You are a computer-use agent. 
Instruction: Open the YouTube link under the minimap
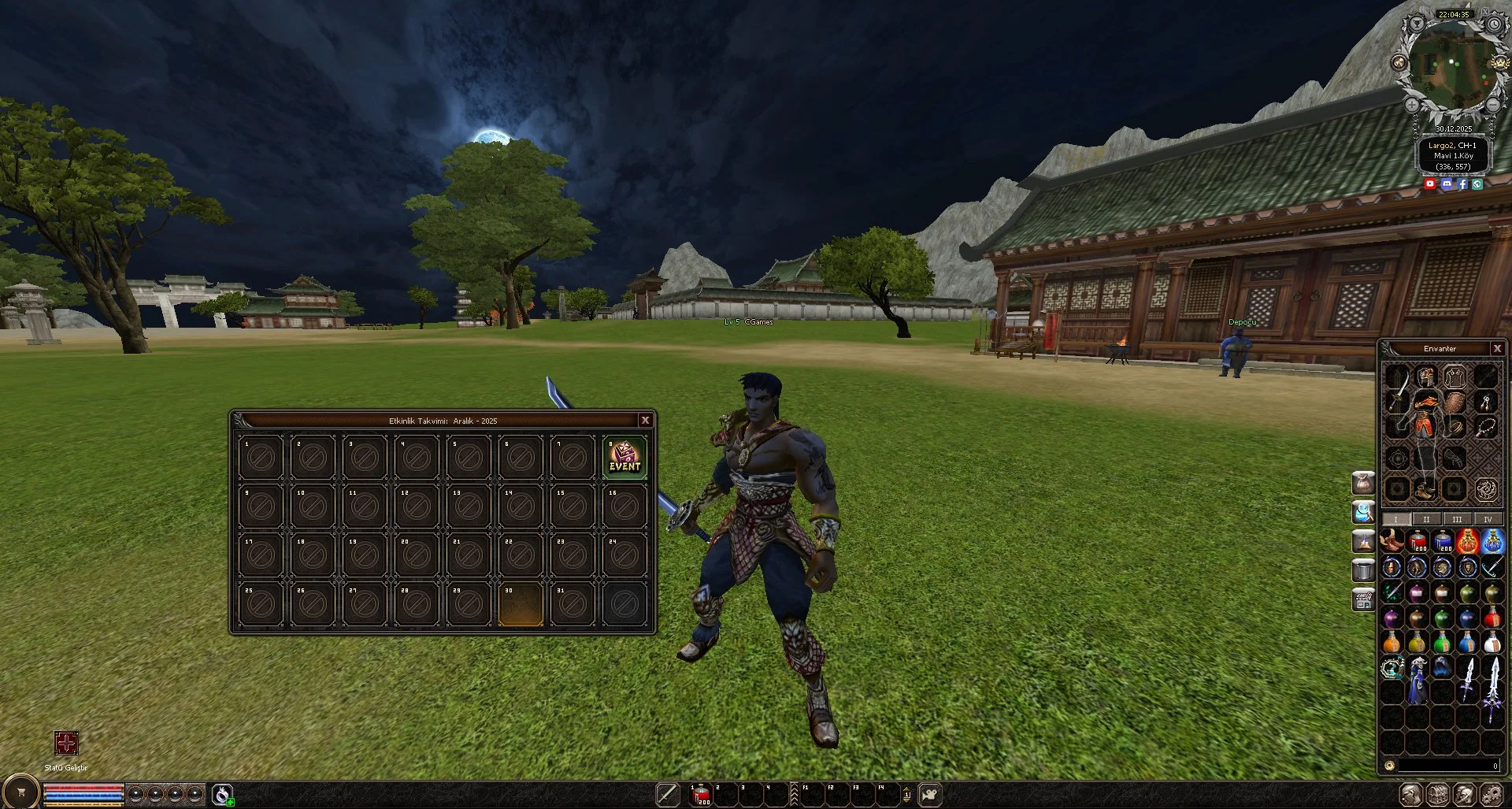tap(1430, 184)
